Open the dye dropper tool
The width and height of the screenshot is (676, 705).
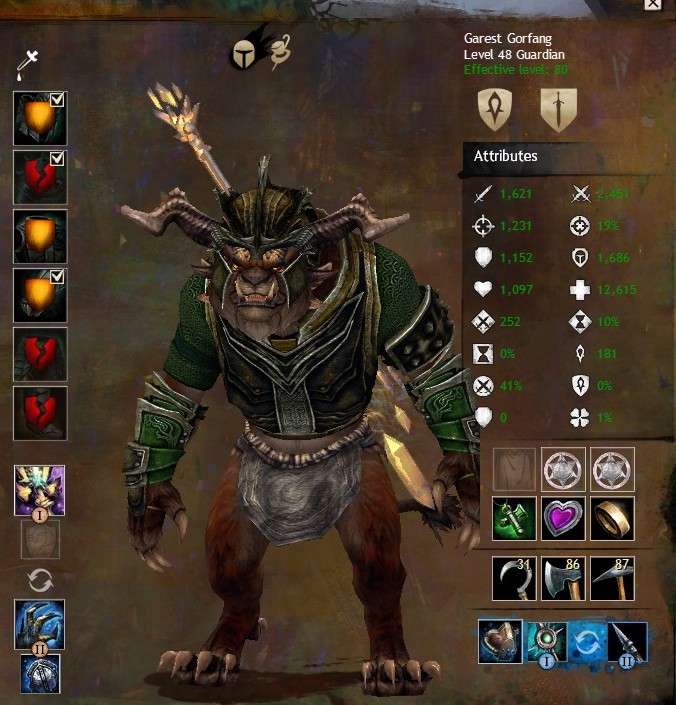click(26, 67)
